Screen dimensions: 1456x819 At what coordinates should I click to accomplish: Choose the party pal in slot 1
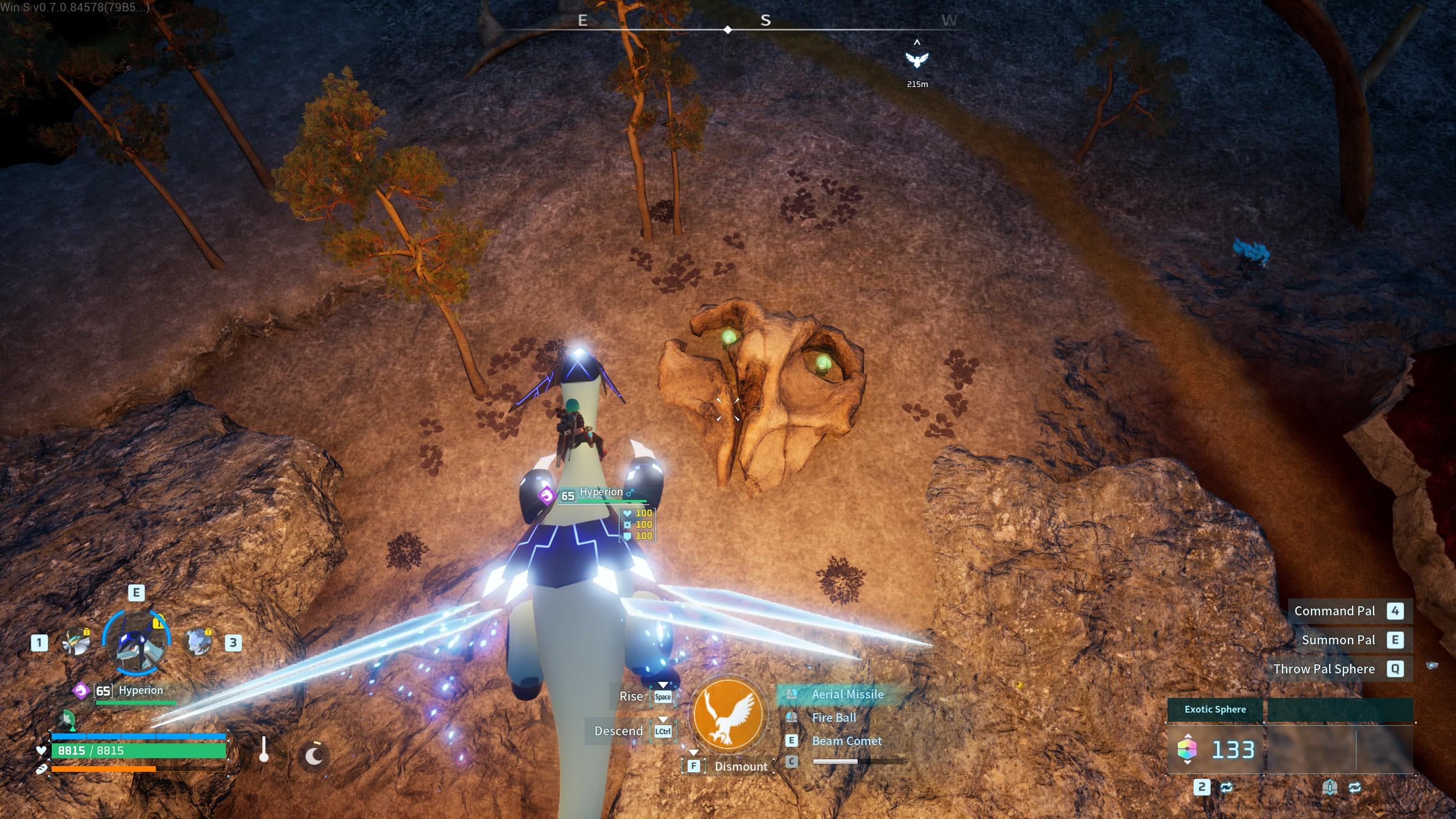[76, 642]
